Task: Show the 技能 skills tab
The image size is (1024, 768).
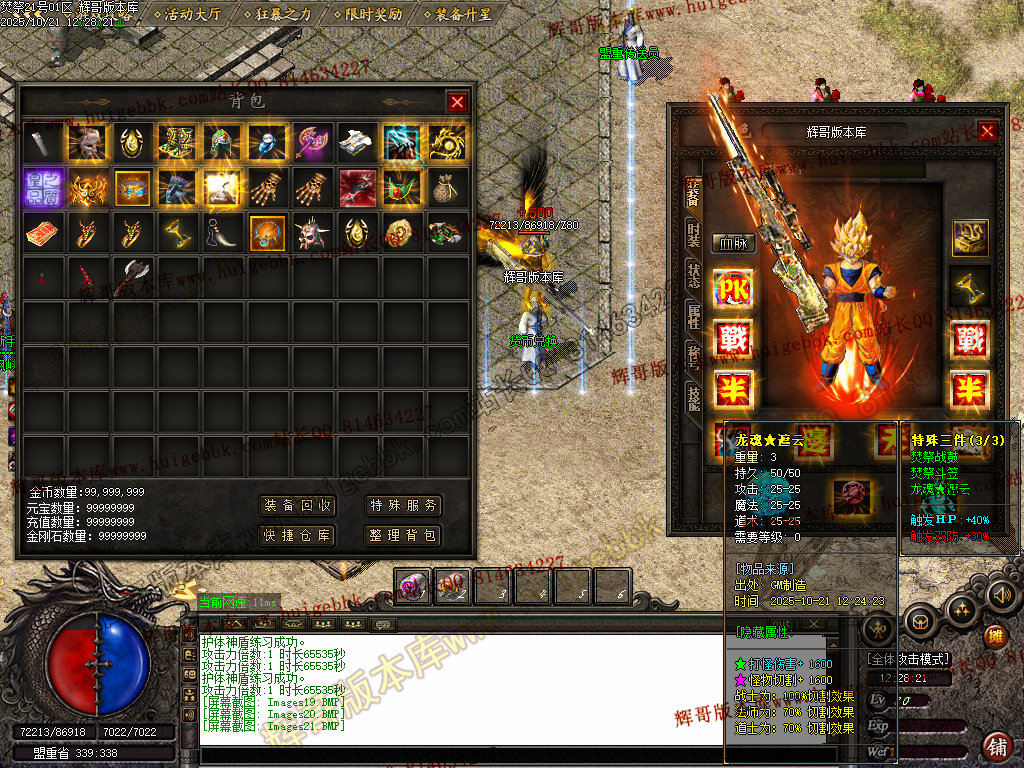Action: pyautogui.click(x=693, y=398)
